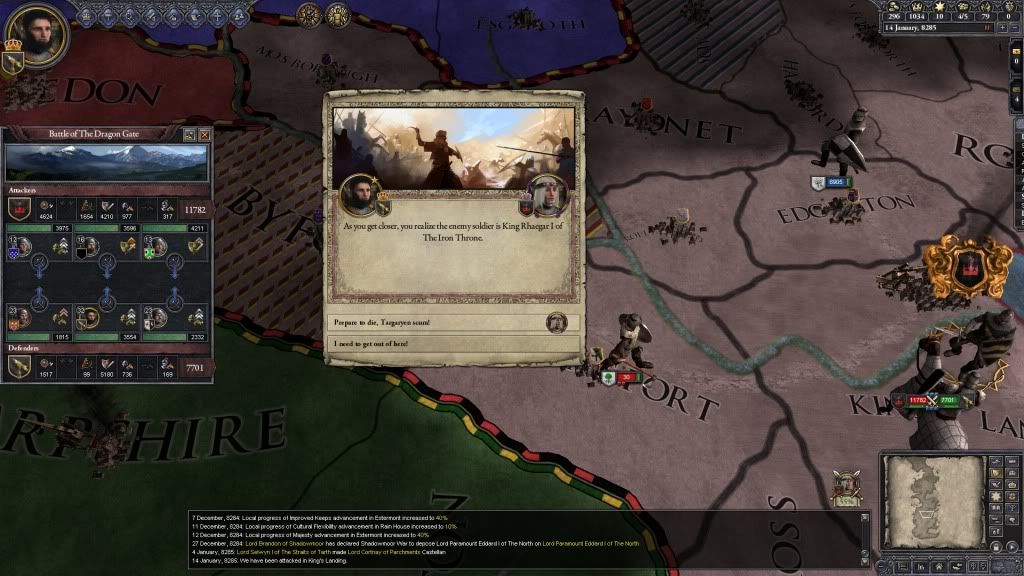Open the crown tab in the top menu bar

point(87,15)
